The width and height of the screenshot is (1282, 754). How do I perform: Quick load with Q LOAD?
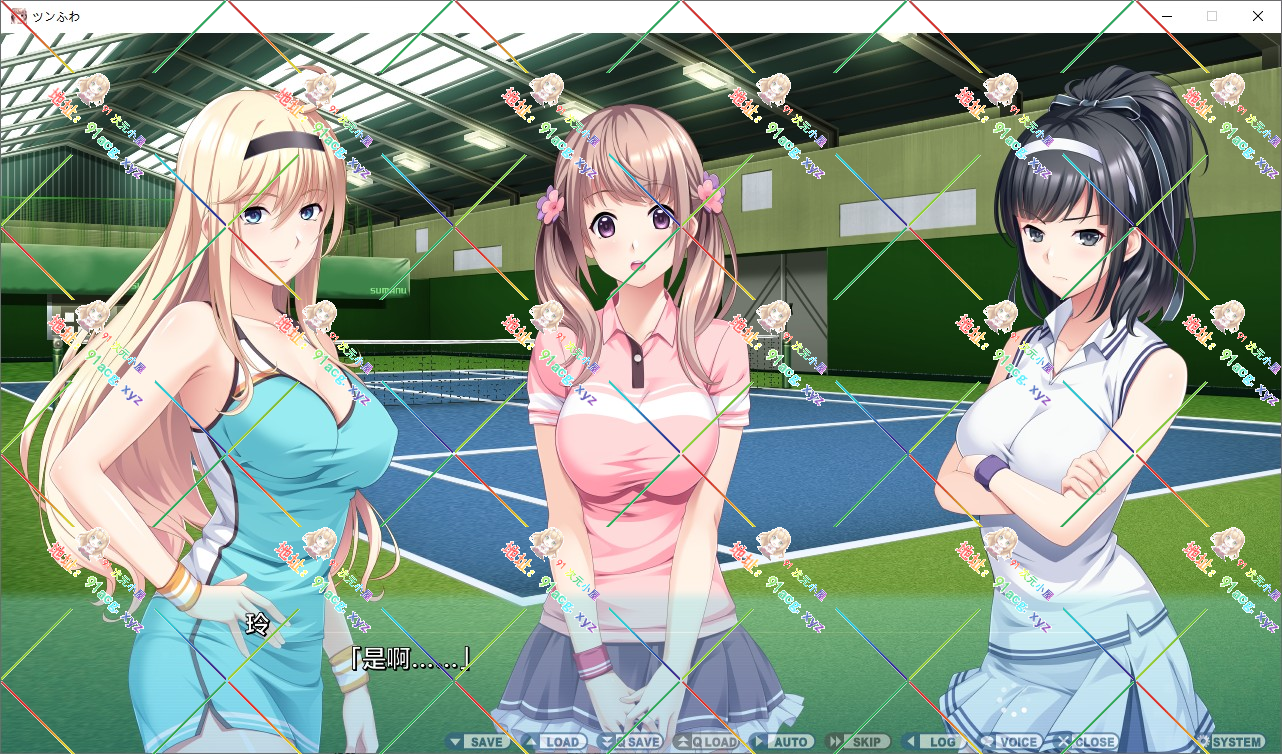[706, 742]
